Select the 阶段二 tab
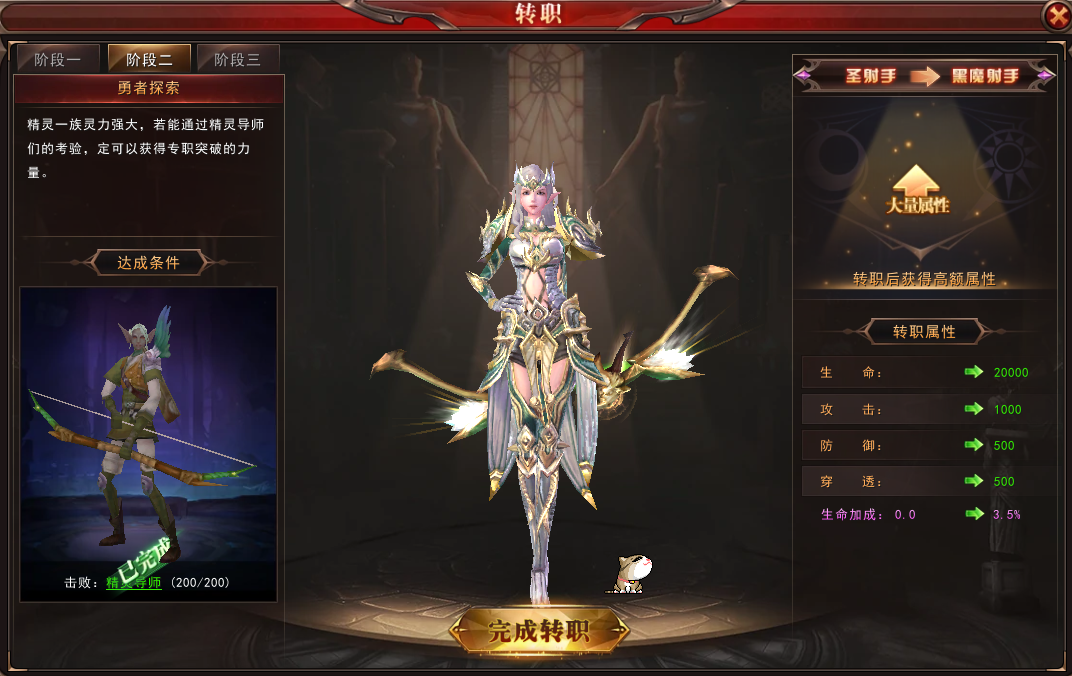This screenshot has width=1072, height=676. pyautogui.click(x=149, y=59)
